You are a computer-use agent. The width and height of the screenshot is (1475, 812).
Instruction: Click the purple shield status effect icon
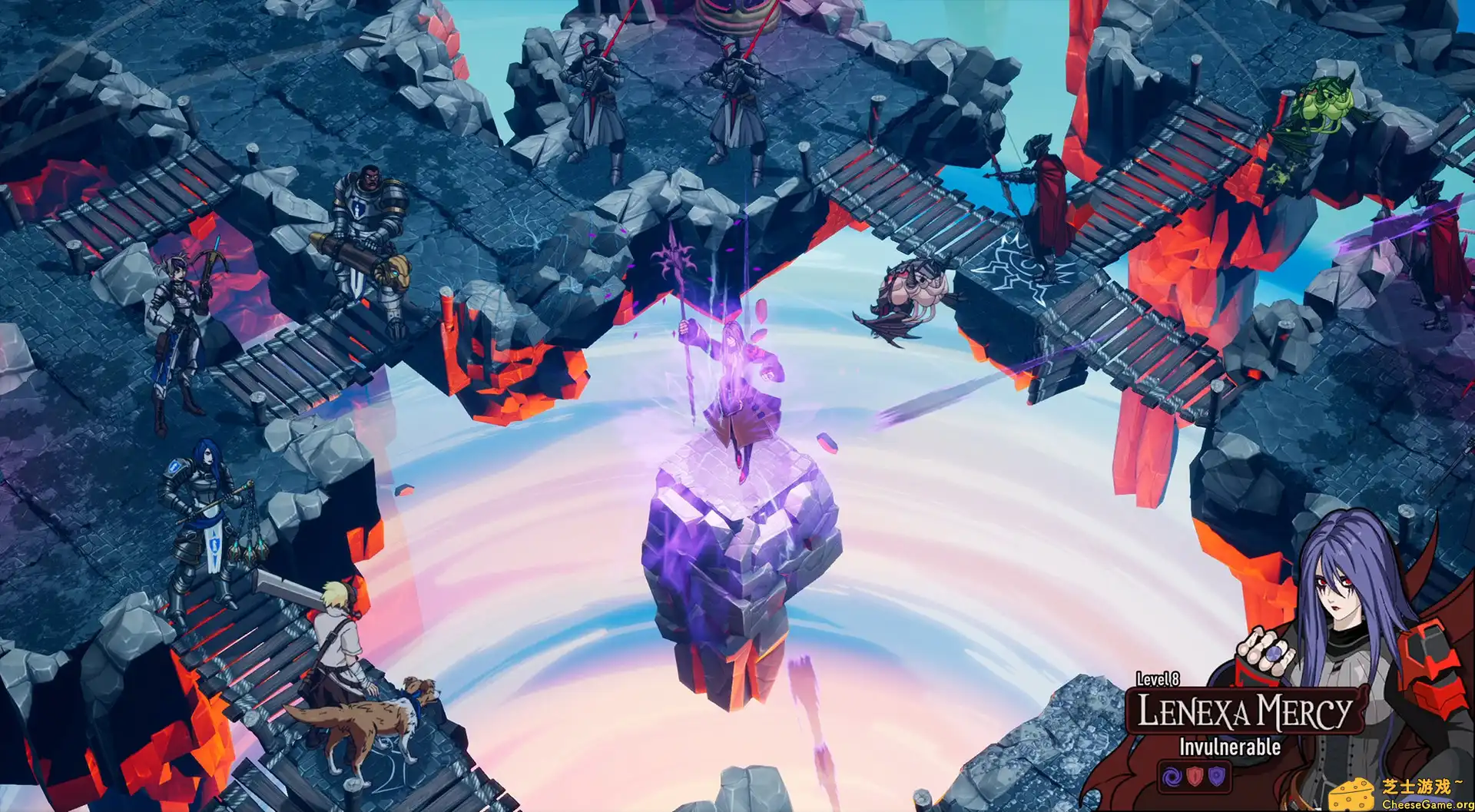pos(1216,778)
